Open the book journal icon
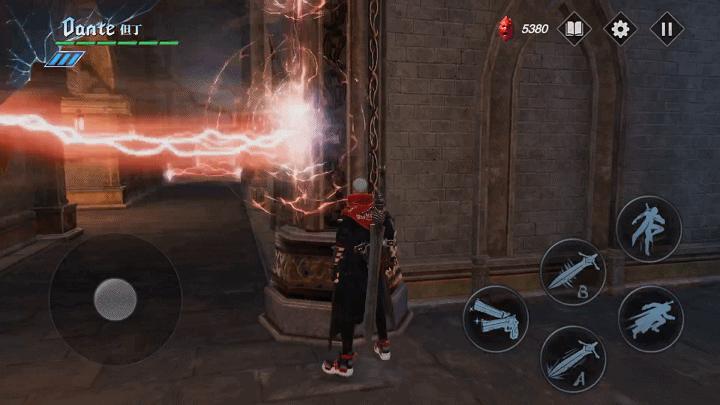This screenshot has width=720, height=405. click(574, 28)
